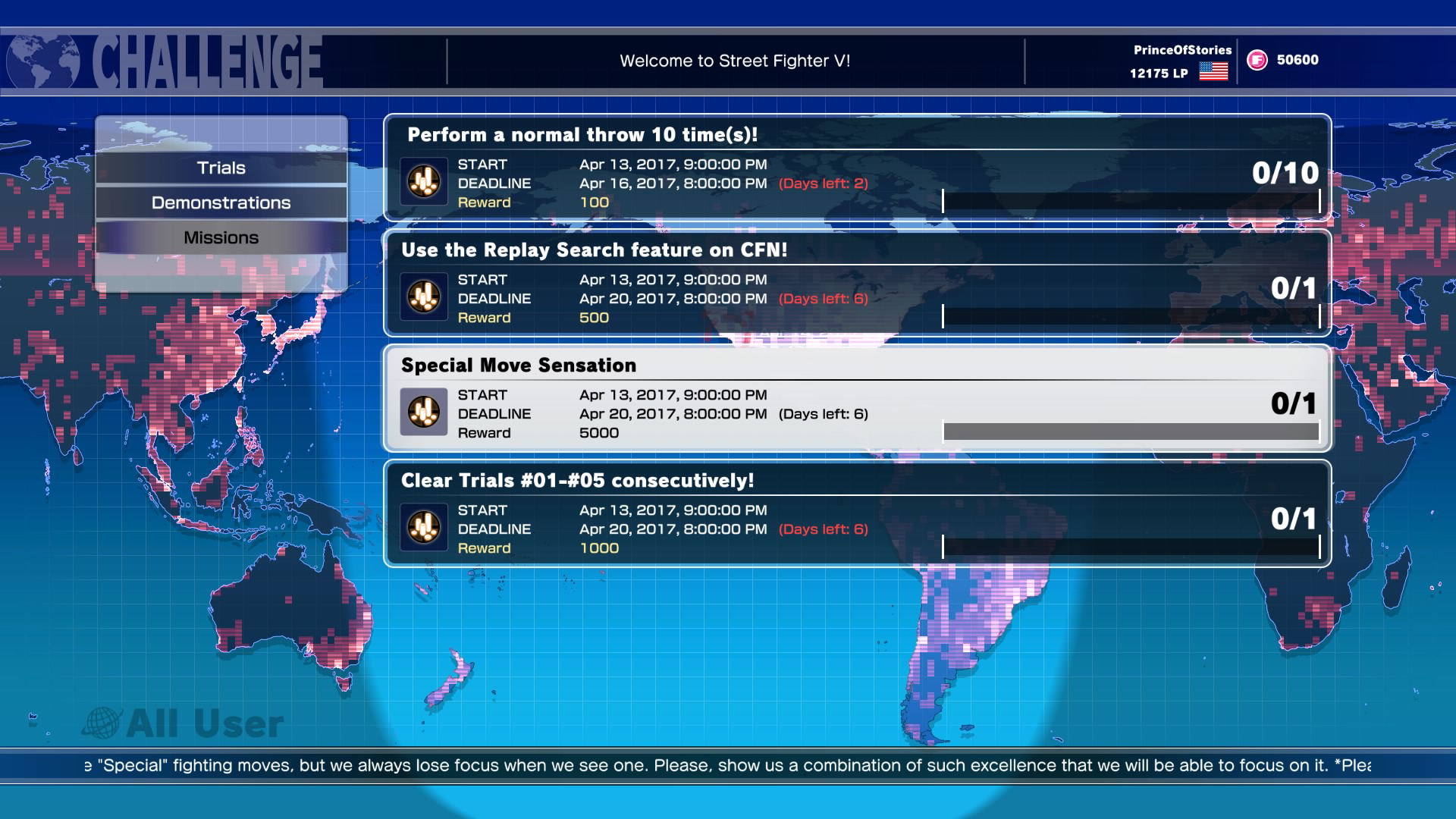Open the Demonstrations section

(x=221, y=202)
